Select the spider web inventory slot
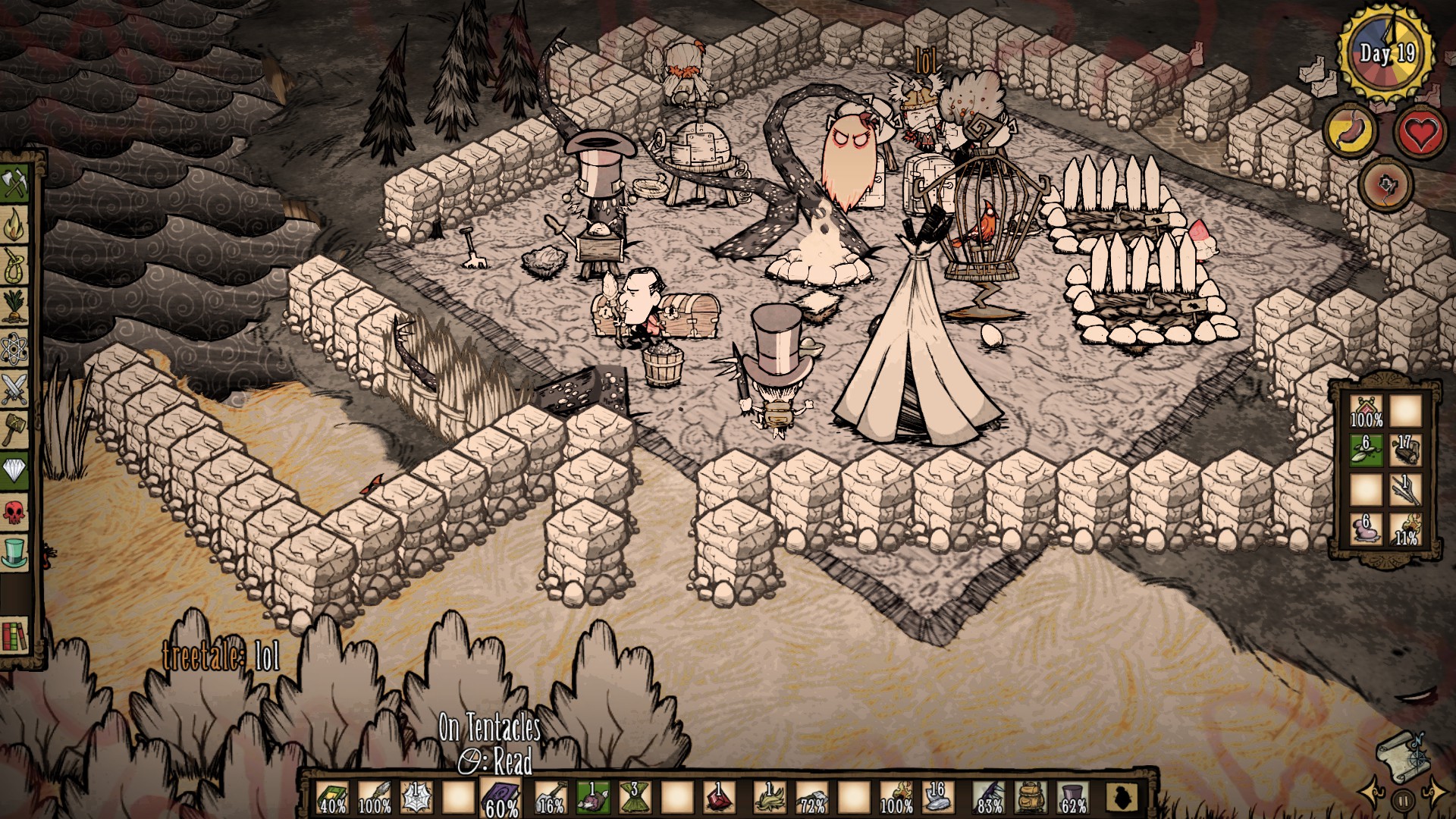The height and width of the screenshot is (819, 1456). click(416, 796)
